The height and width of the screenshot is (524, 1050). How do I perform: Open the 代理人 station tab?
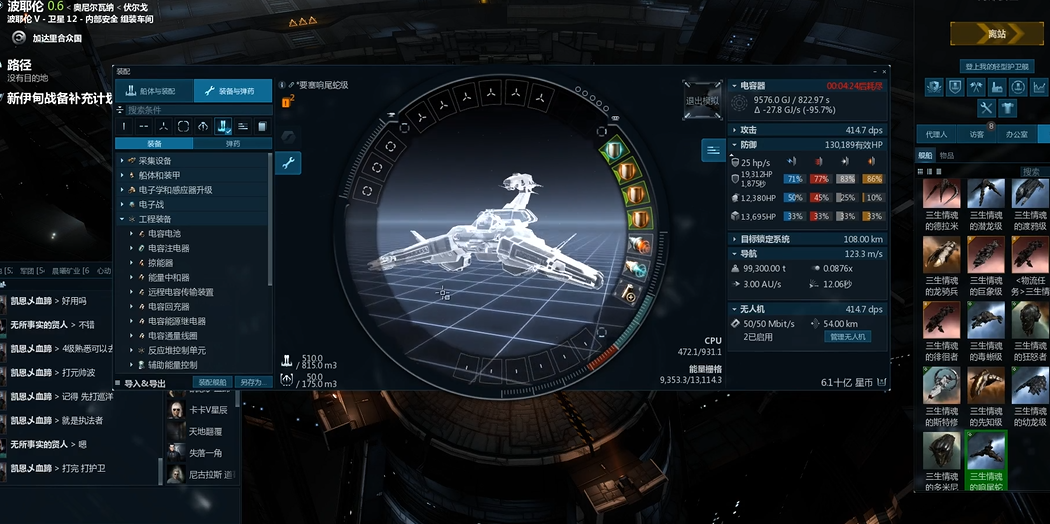[936, 134]
